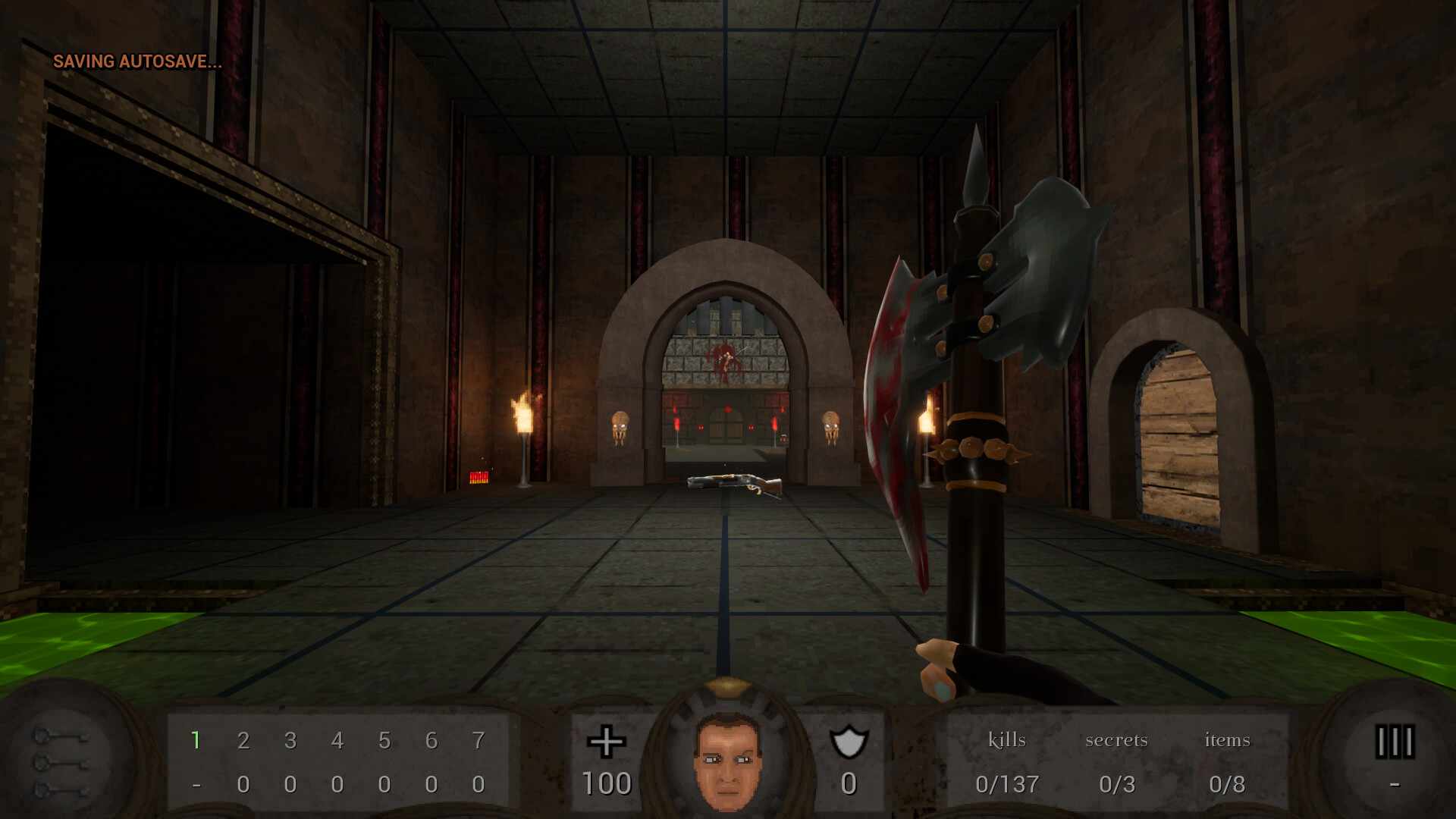Click the armor shield icon
This screenshot has width=1456, height=819.
[849, 740]
